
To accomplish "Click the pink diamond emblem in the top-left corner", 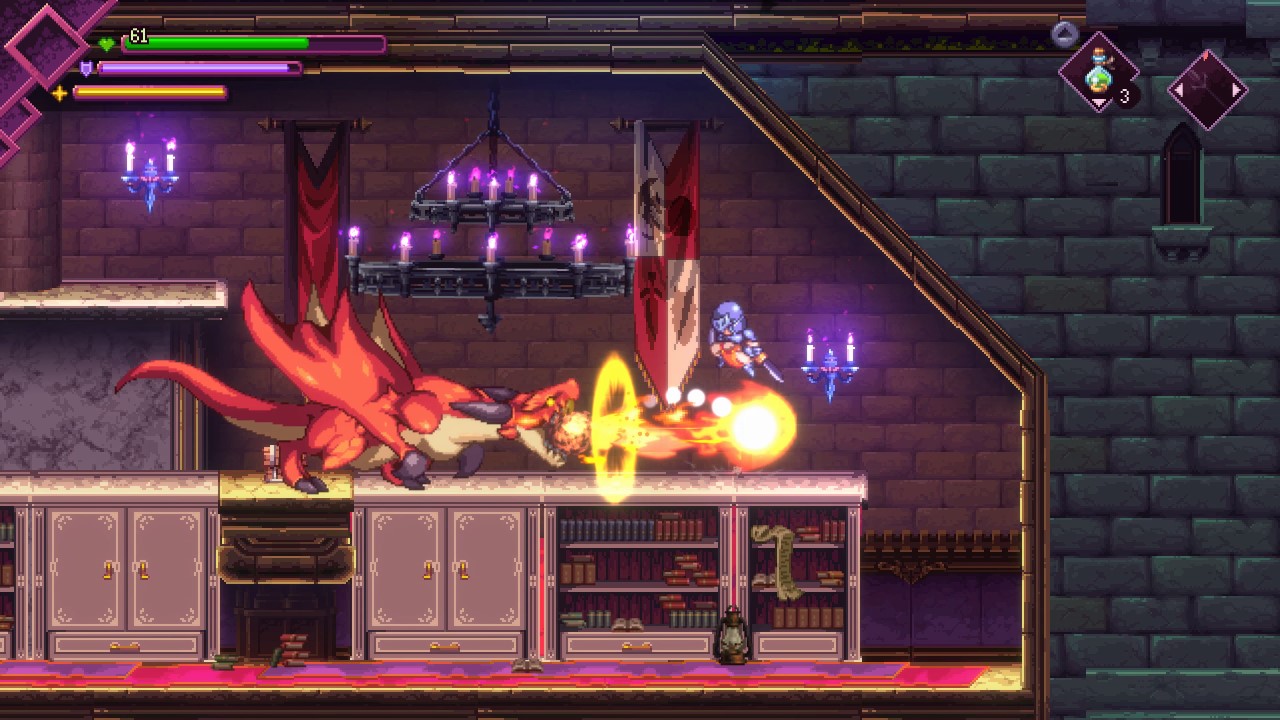I will [45, 45].
